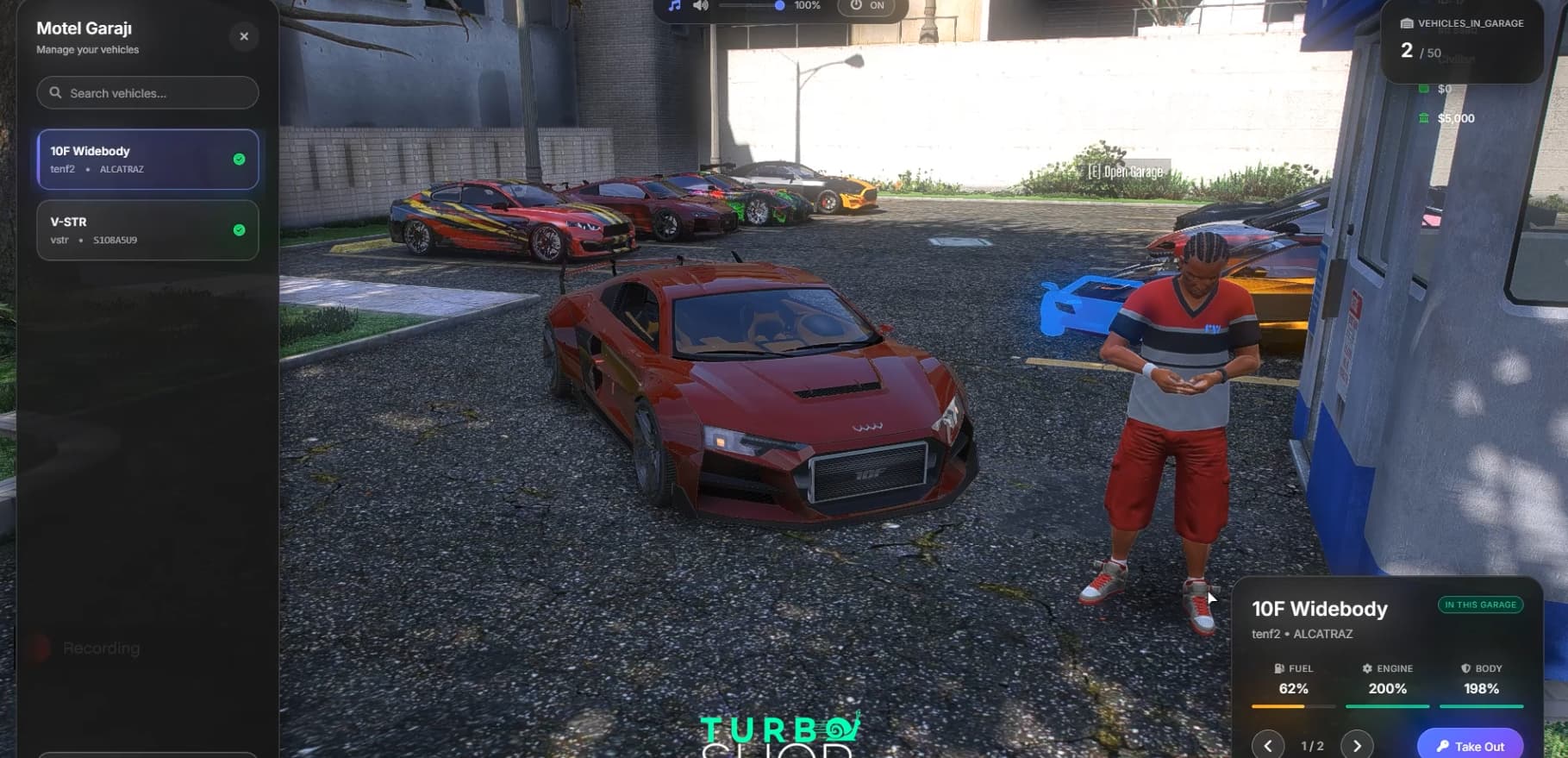Image resolution: width=1568 pixels, height=758 pixels.
Task: Click the green bank icon beside $5,000
Action: click(x=1423, y=118)
